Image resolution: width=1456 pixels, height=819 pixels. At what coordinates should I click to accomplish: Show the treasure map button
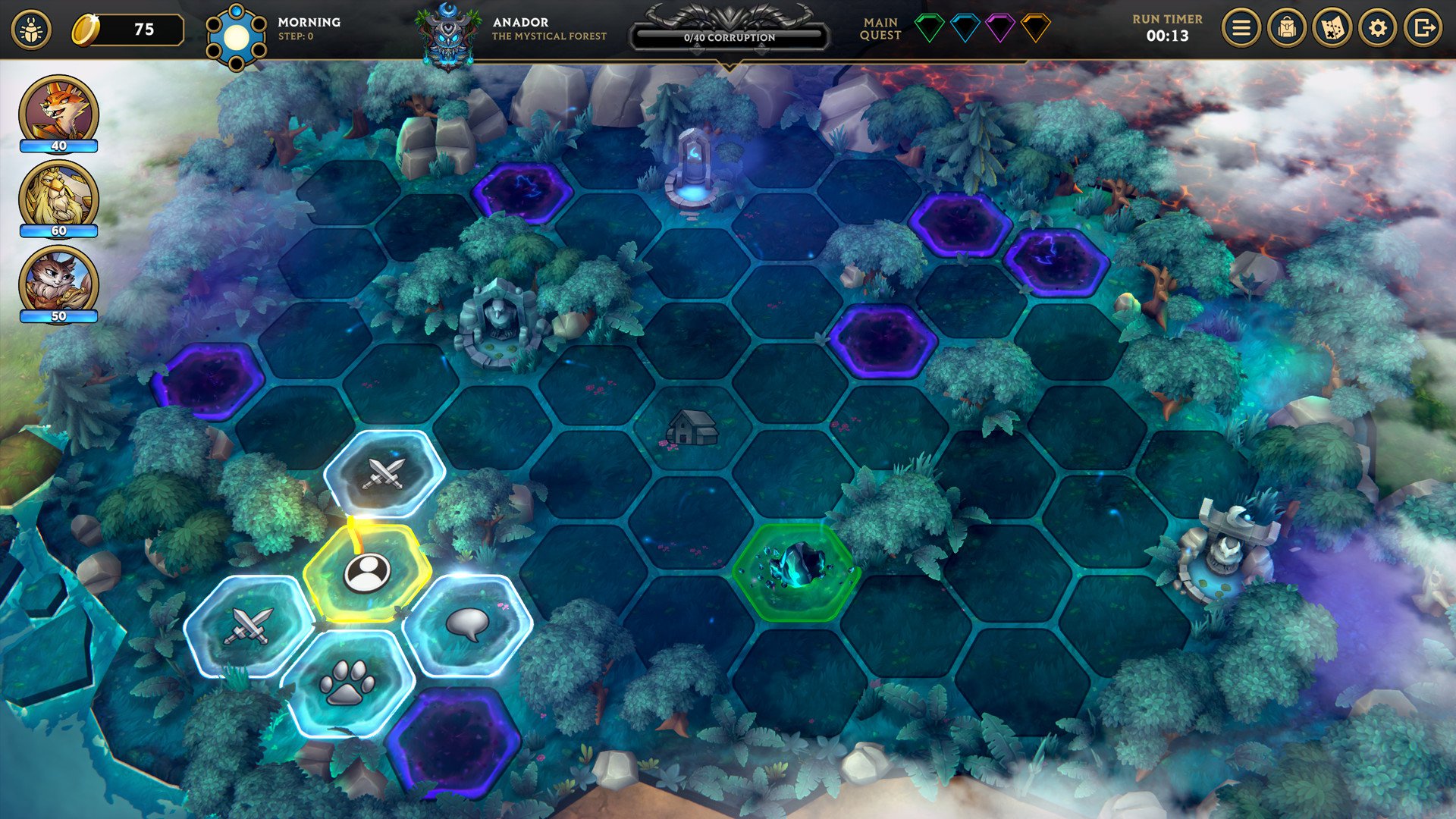[1332, 29]
